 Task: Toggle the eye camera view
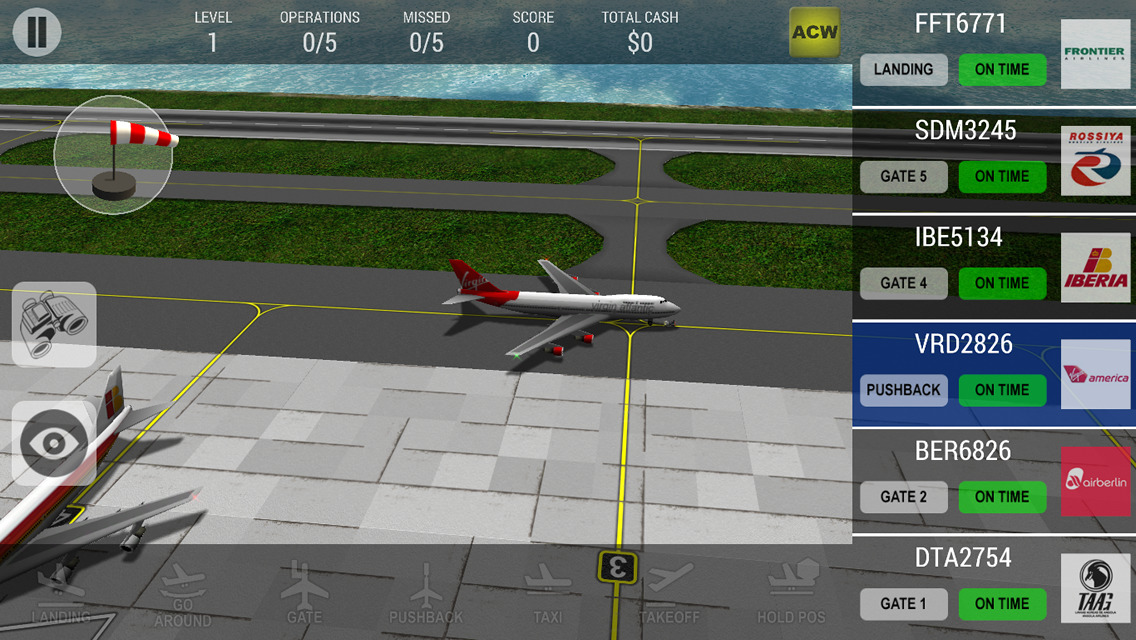pyautogui.click(x=54, y=443)
